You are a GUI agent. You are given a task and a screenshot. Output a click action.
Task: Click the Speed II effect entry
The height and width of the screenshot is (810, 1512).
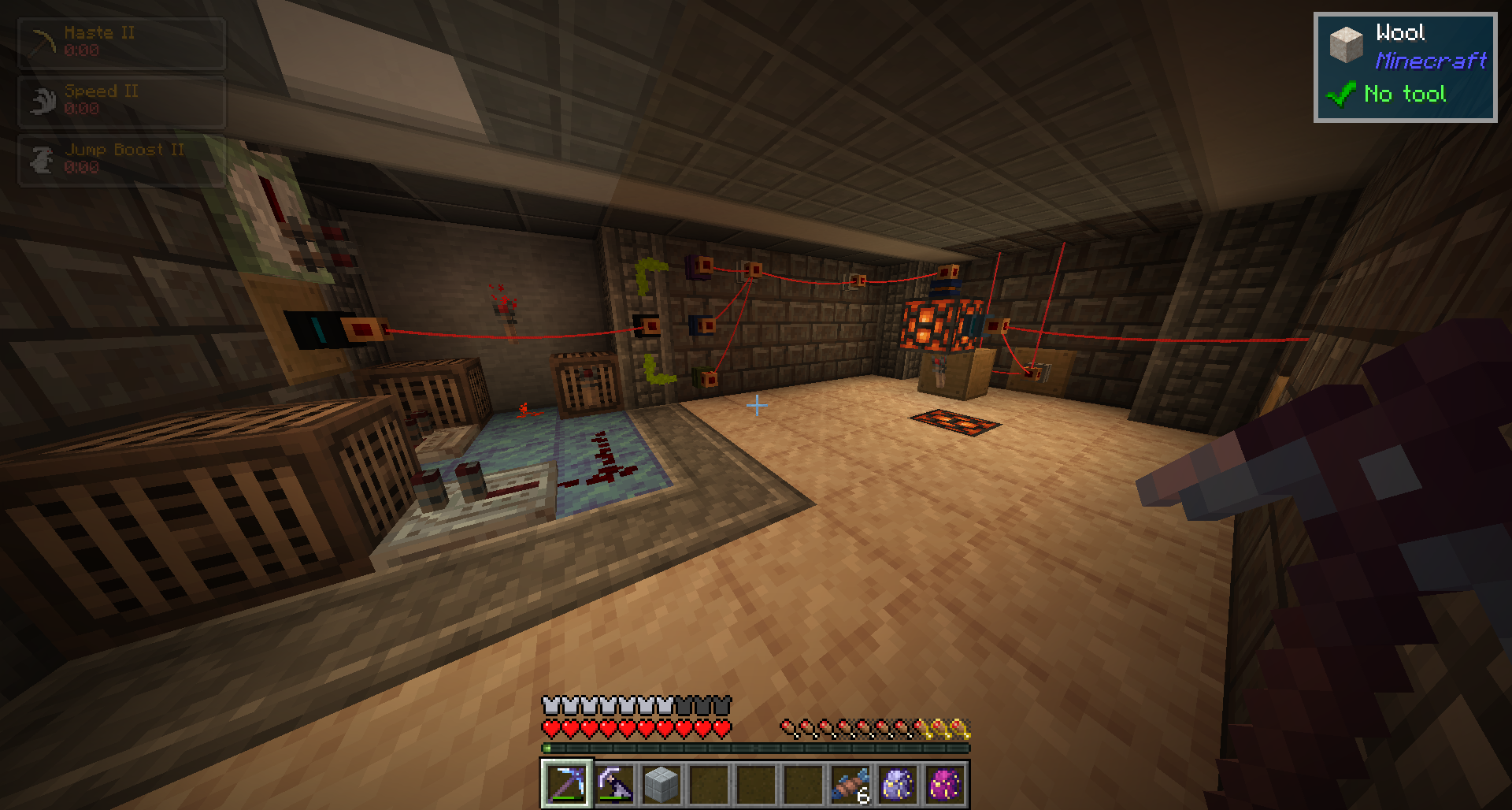(122, 102)
